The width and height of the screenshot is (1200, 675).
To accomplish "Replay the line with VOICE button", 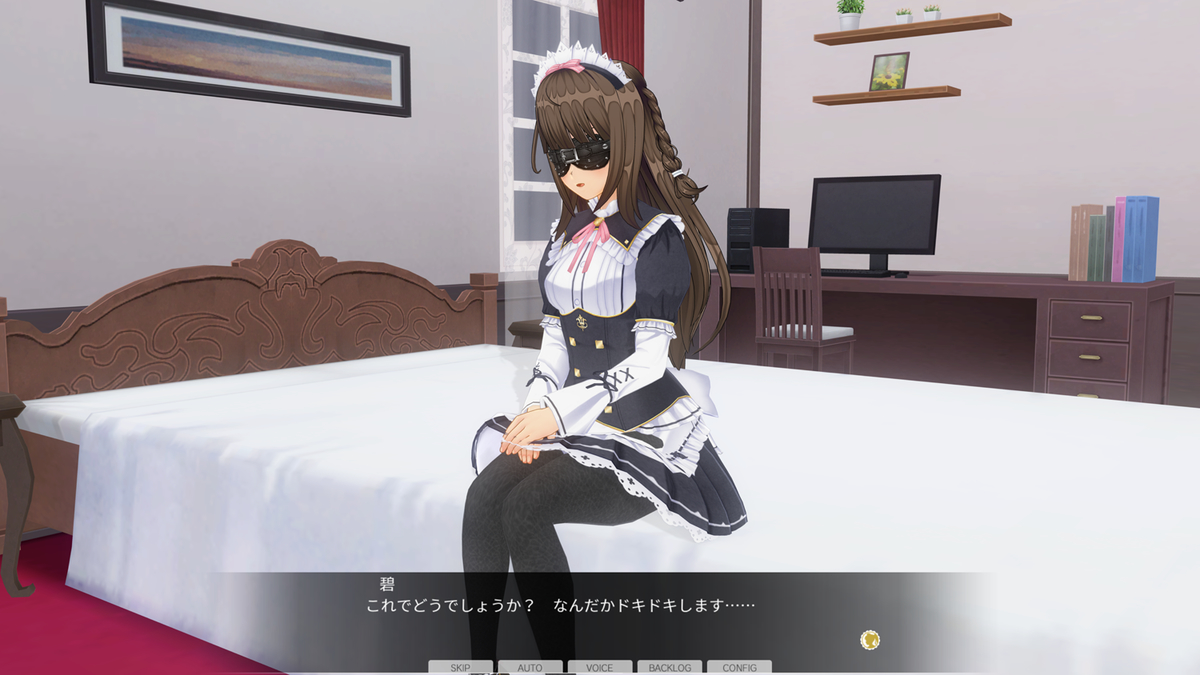I will pyautogui.click(x=600, y=667).
